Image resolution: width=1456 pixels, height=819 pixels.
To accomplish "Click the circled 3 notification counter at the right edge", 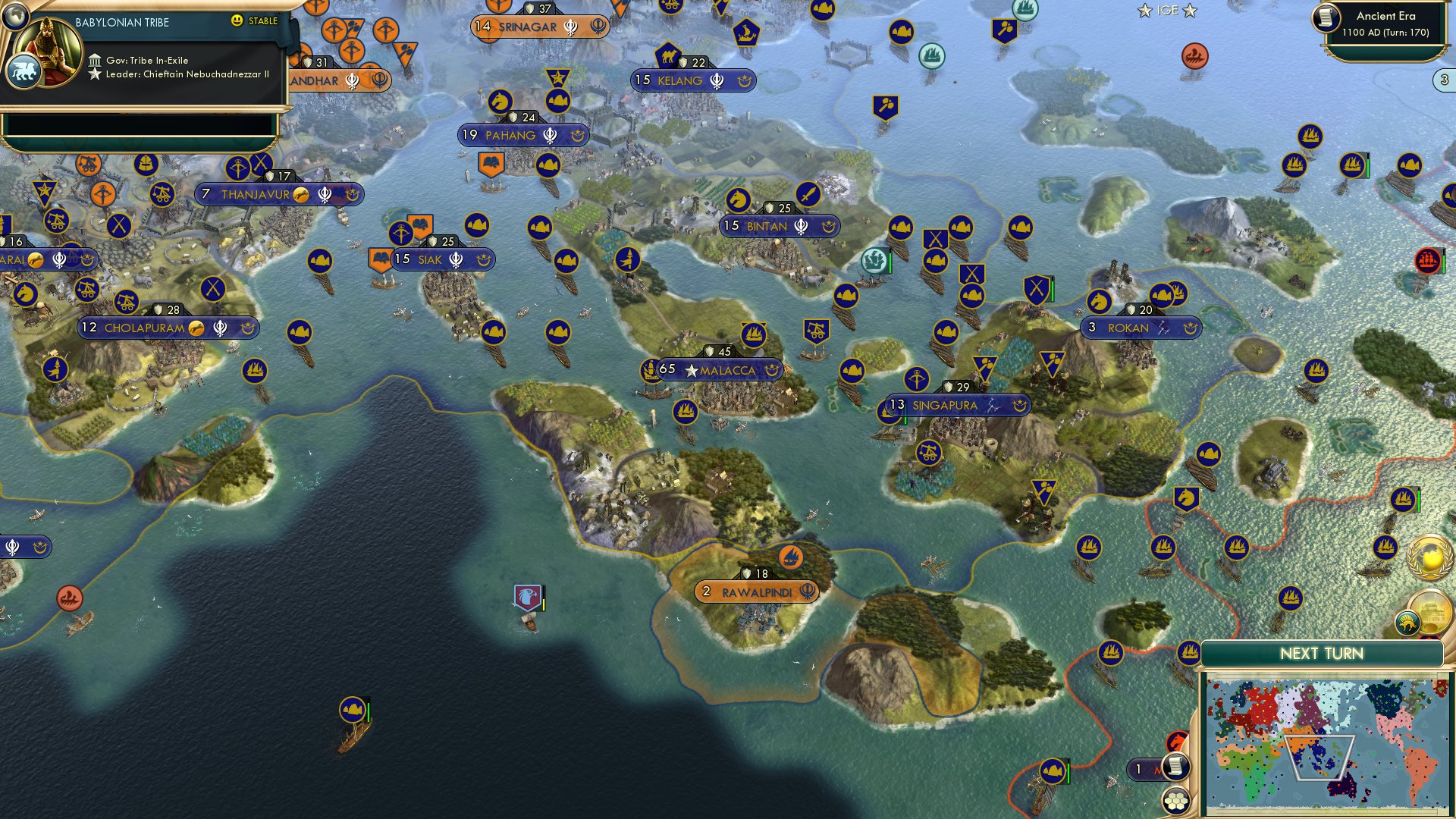I will pyautogui.click(x=1443, y=78).
